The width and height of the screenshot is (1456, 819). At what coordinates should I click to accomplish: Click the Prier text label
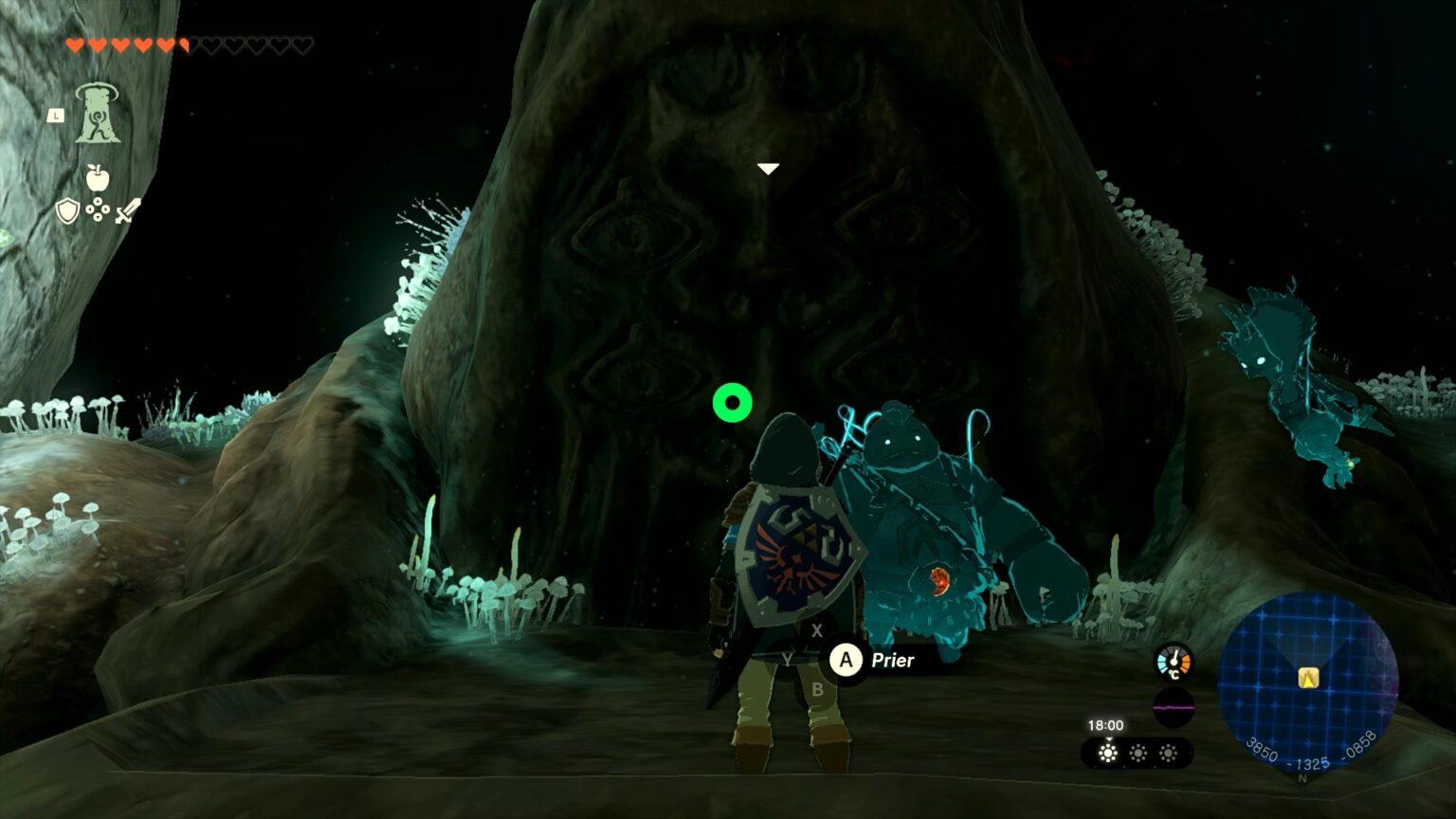pyautogui.click(x=892, y=661)
